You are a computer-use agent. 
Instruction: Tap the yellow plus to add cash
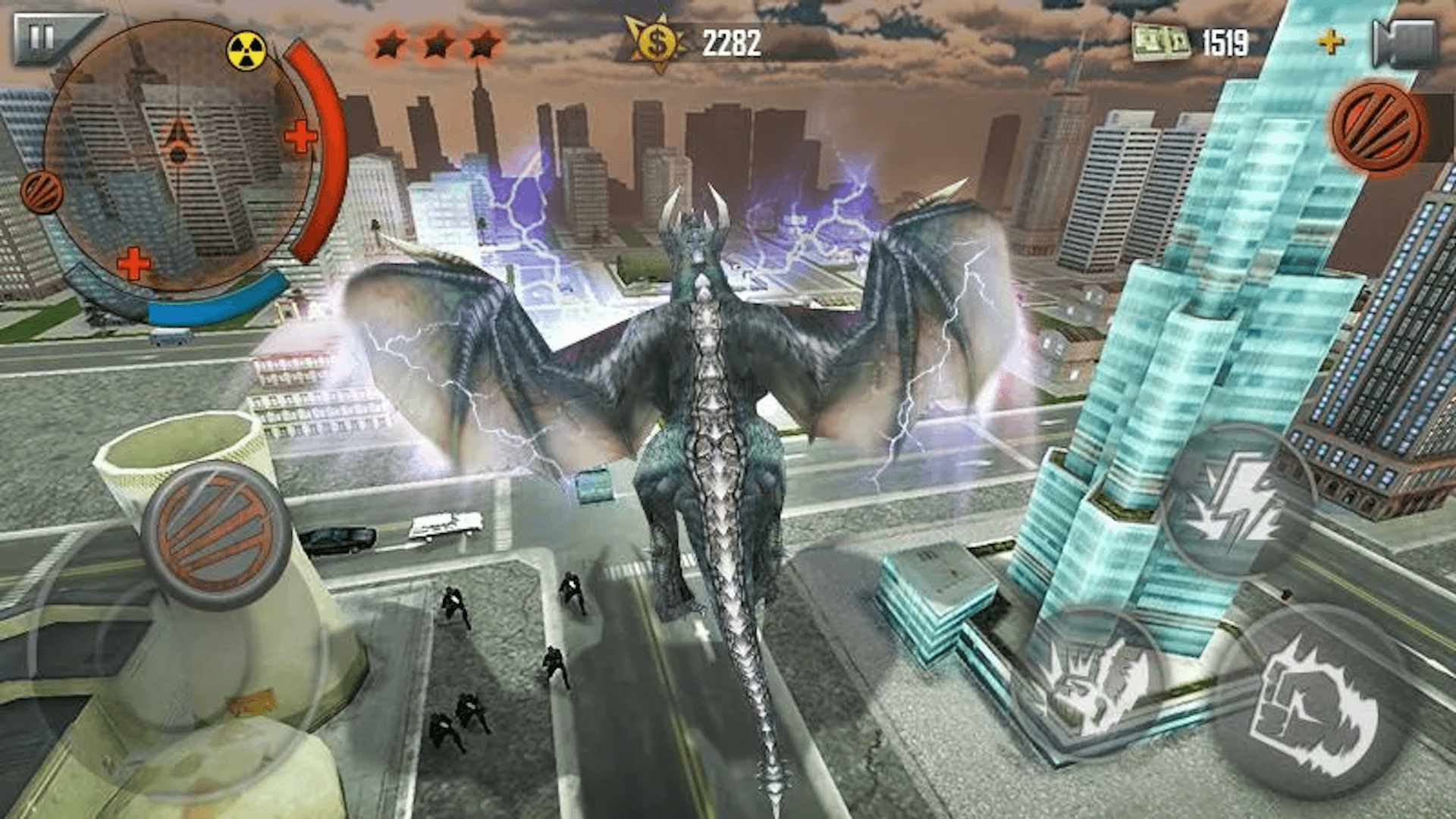[x=1330, y=42]
